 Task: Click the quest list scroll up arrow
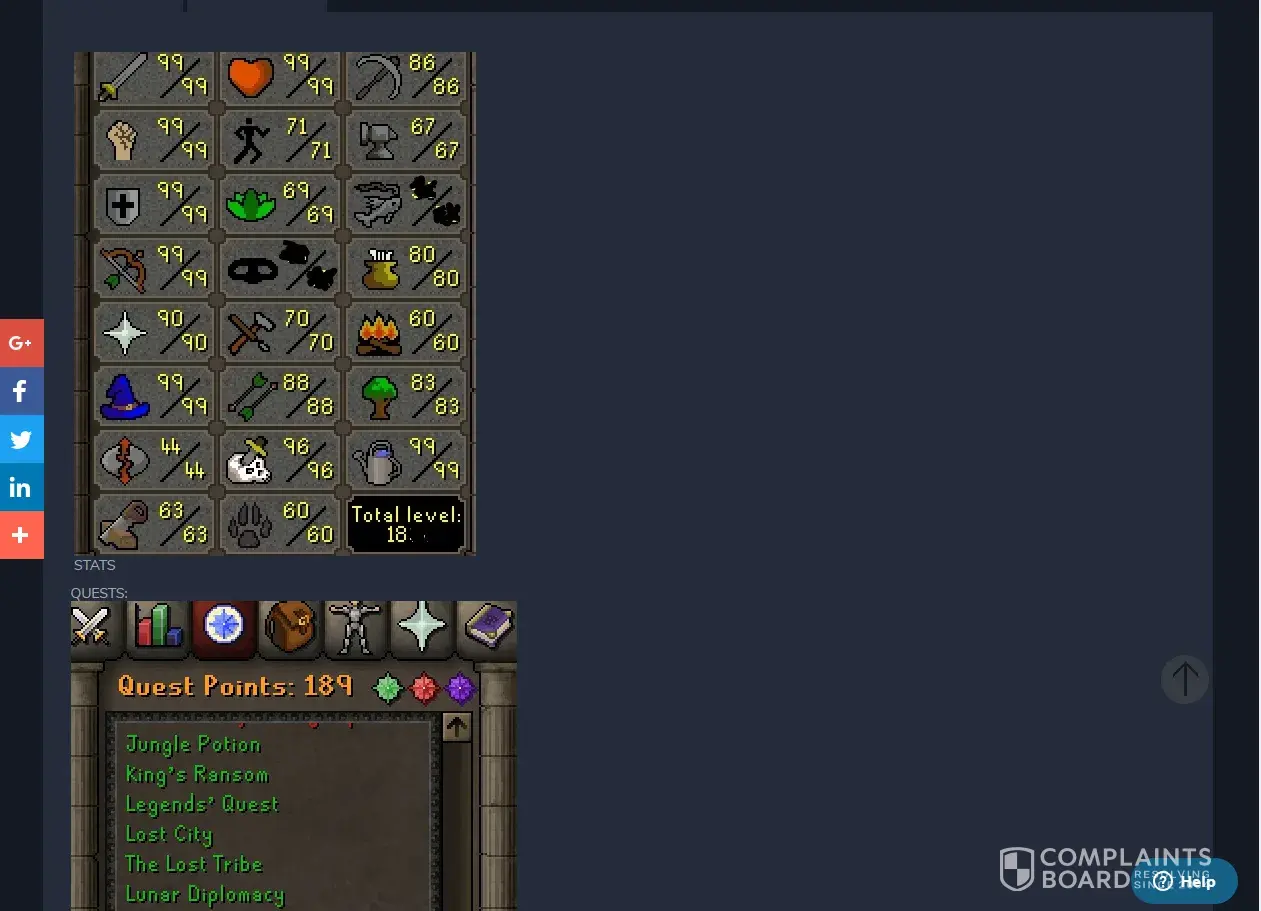pyautogui.click(x=456, y=727)
